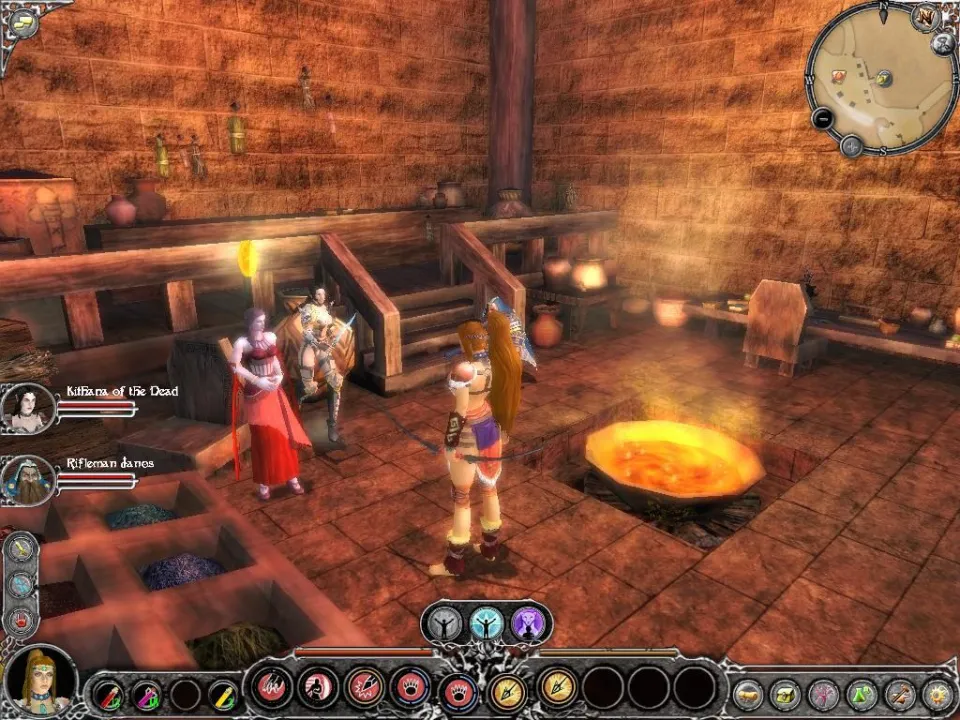960x720 pixels.
Task: Select Kitfiana of the Dead's portrait
Action: (27, 407)
